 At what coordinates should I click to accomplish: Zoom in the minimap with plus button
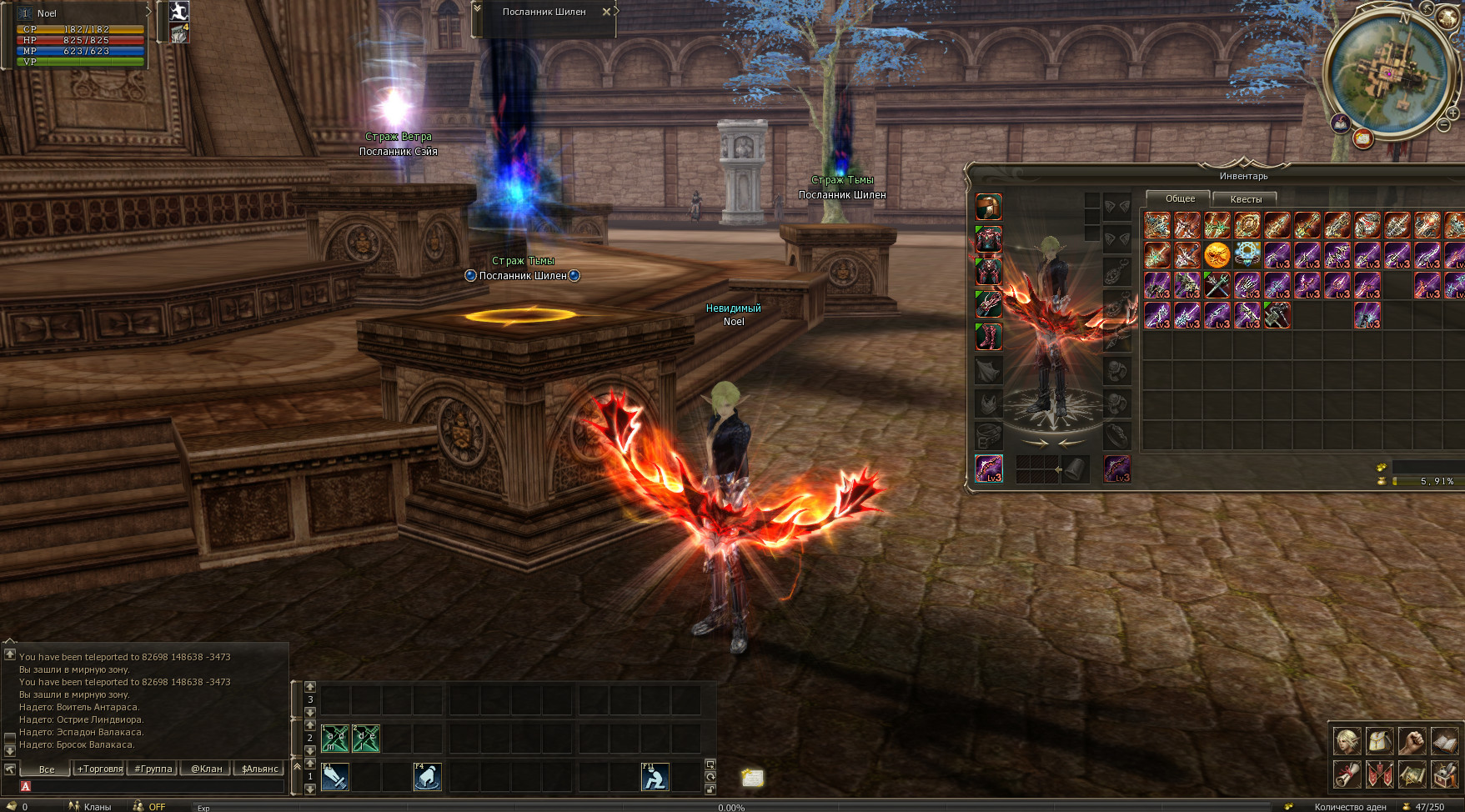(1452, 113)
